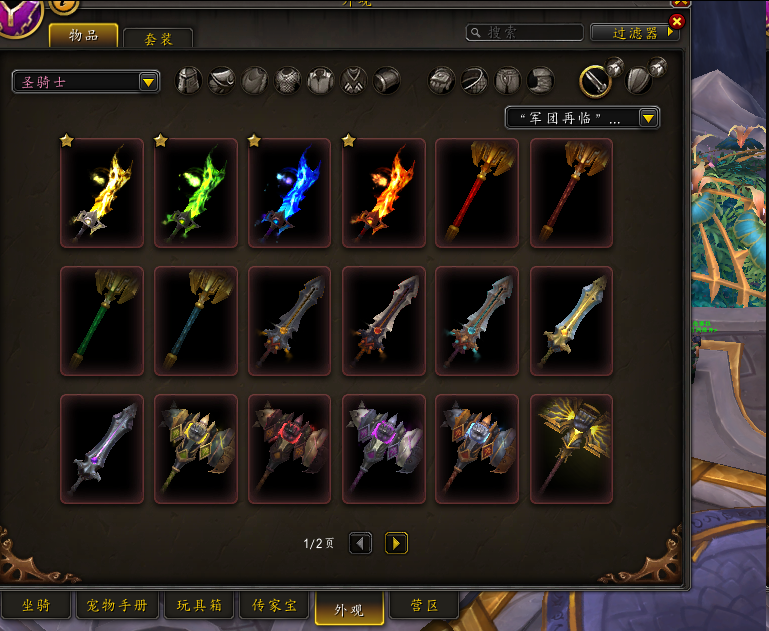The height and width of the screenshot is (631, 769).
Task: Open the 宠物手册 (Pet Journal) tab
Action: pyautogui.click(x=117, y=606)
